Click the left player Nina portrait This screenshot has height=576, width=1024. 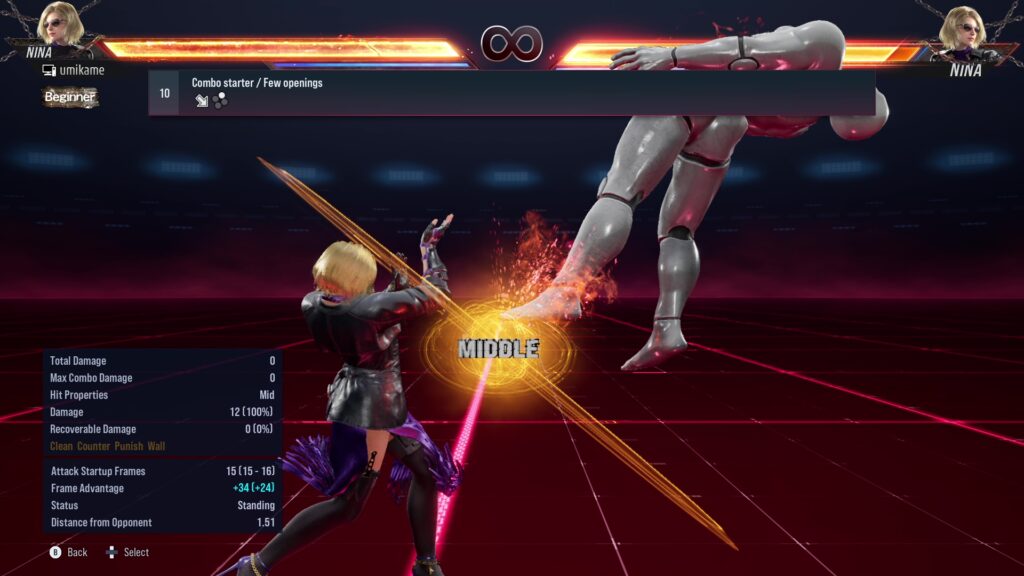[x=63, y=25]
